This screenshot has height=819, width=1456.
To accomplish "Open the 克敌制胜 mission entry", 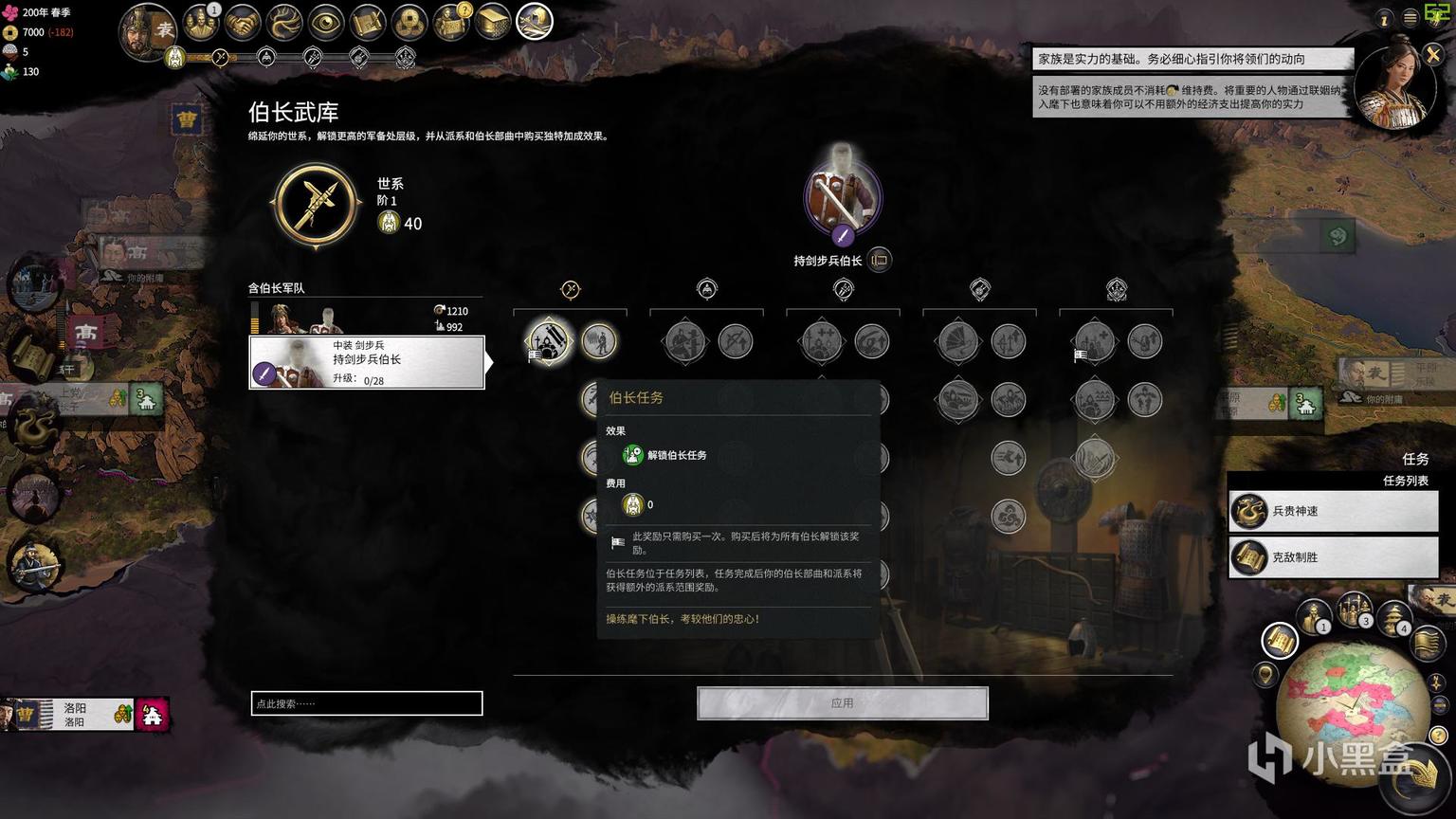I will point(1333,557).
